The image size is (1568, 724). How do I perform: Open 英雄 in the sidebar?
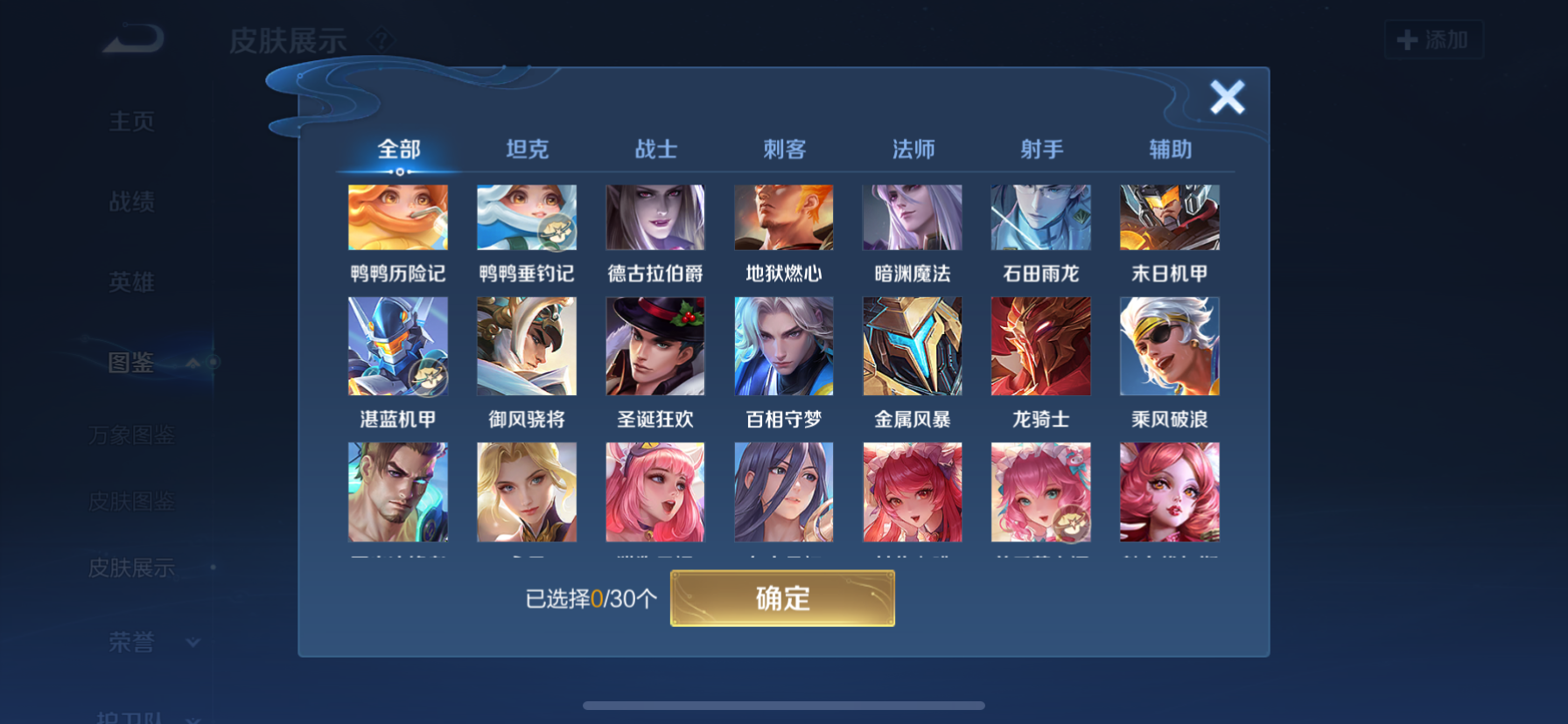[x=131, y=282]
